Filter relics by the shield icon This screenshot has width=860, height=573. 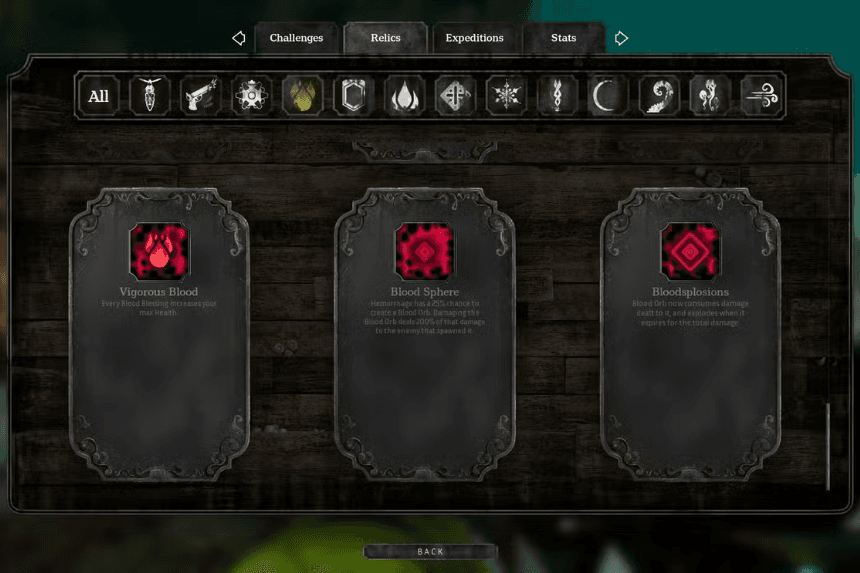pyautogui.click(x=354, y=96)
